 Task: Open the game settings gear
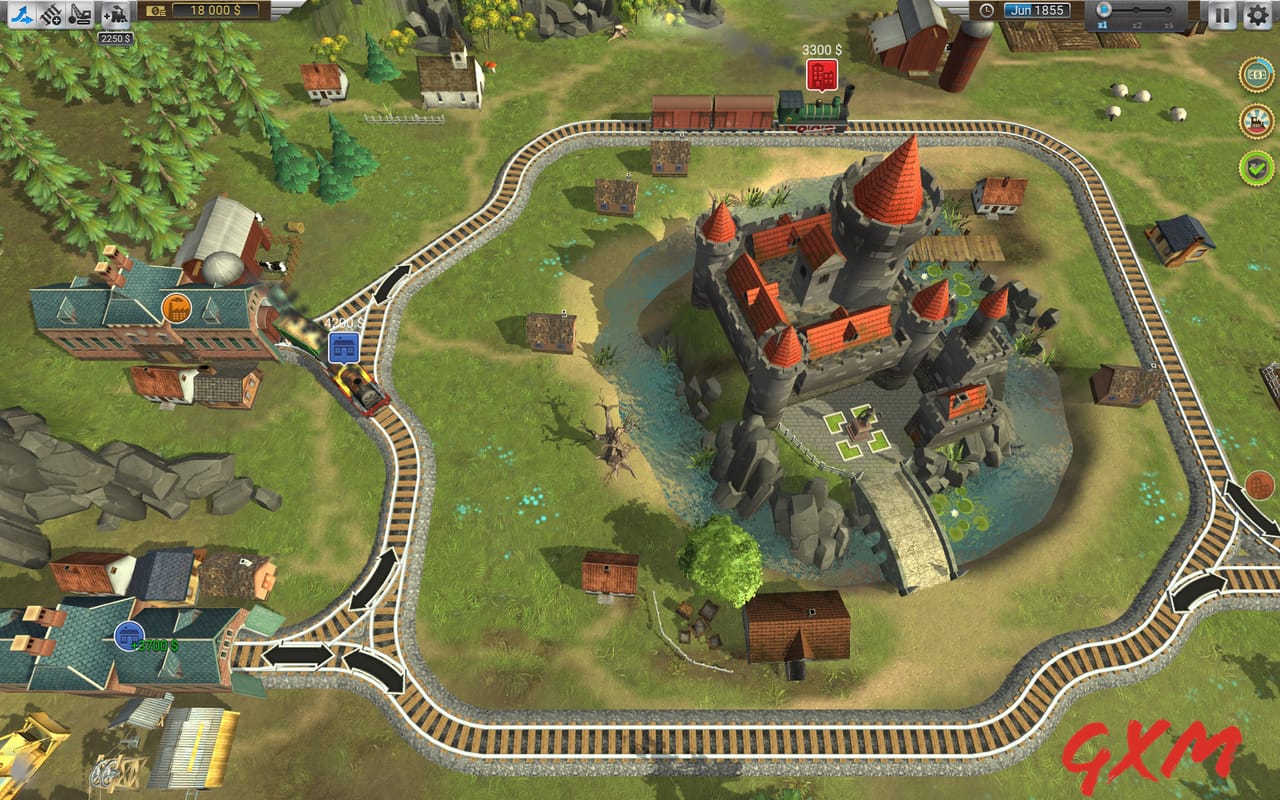tap(1259, 15)
